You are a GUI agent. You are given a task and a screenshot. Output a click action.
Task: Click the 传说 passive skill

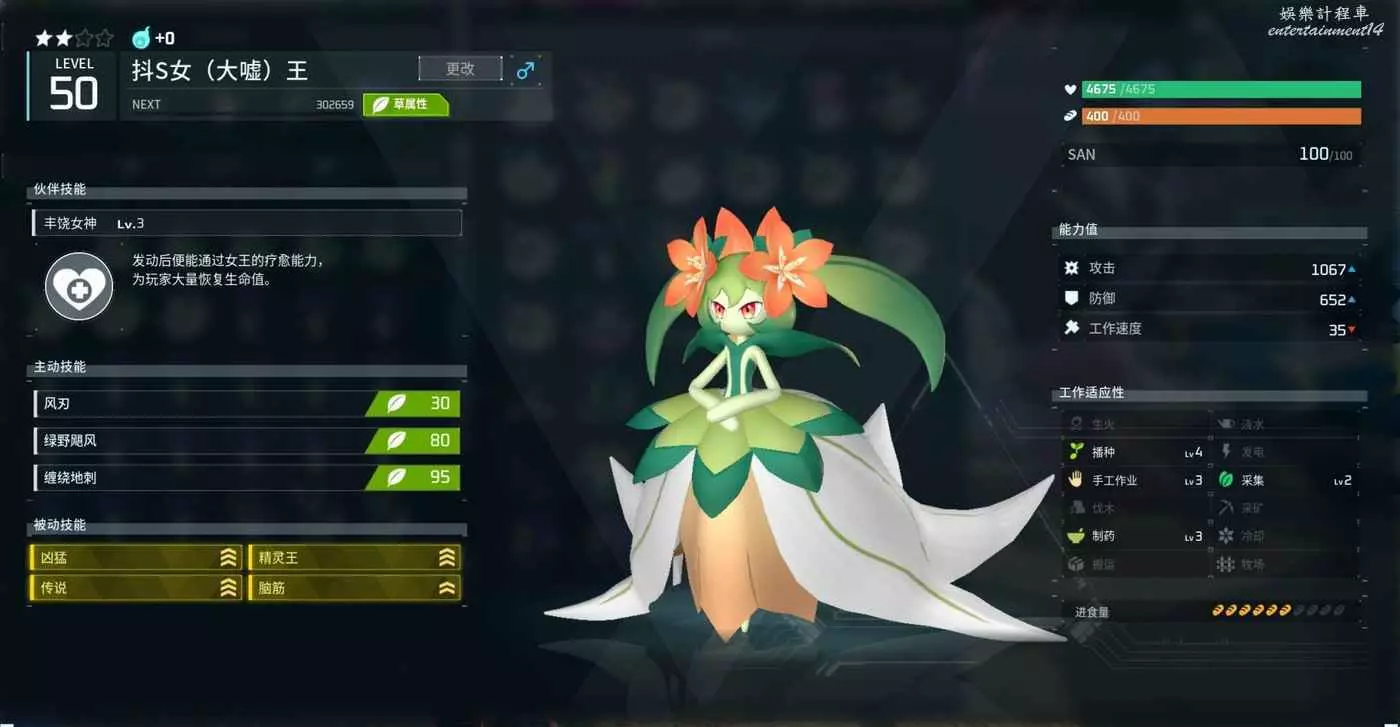136,588
